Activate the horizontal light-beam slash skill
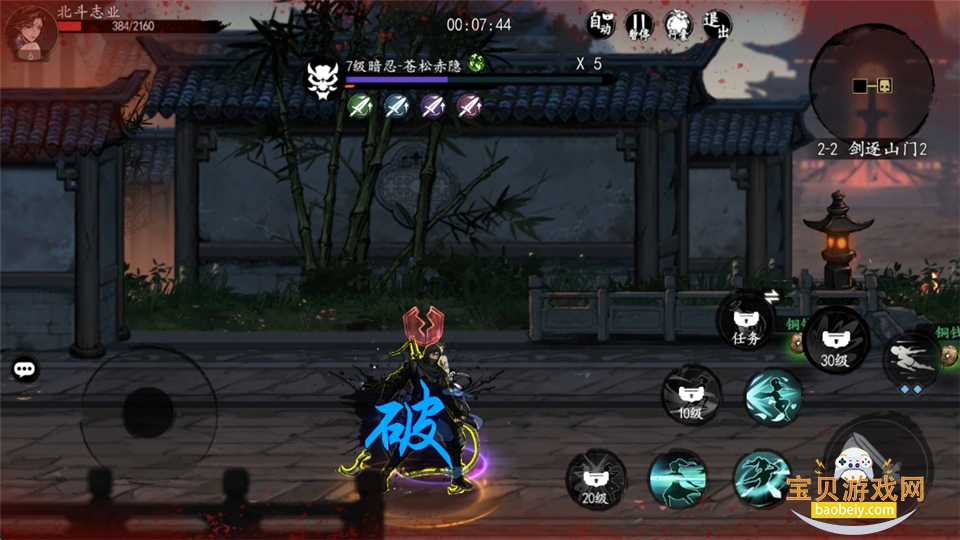 tap(678, 479)
